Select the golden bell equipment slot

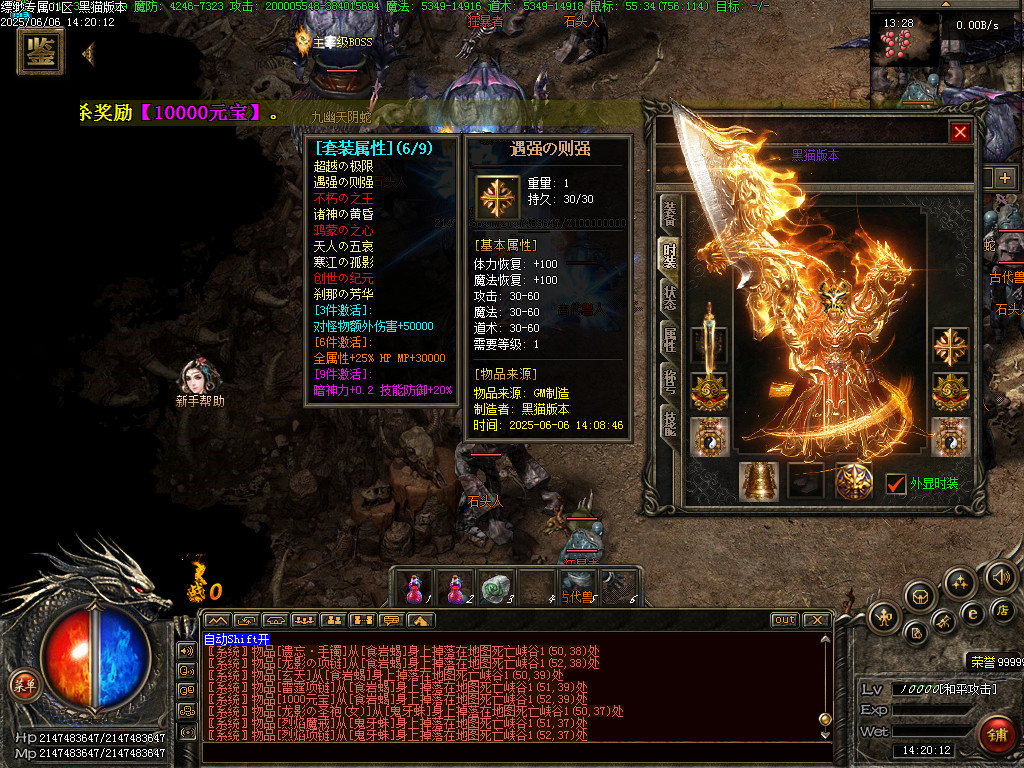click(x=758, y=481)
